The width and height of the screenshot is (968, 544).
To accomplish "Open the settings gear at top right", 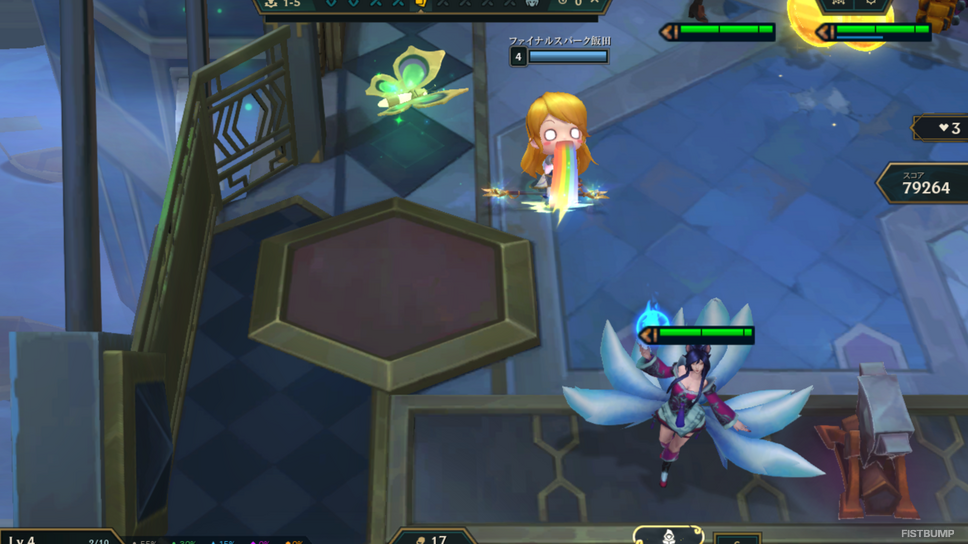I will click(871, 3).
